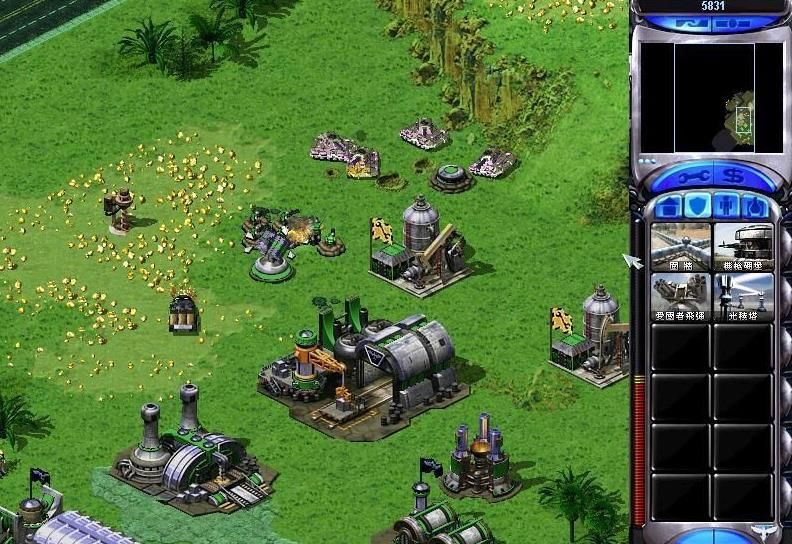Image resolution: width=792 pixels, height=544 pixels.
Task: Activate the wrench repair button
Action: pyautogui.click(x=689, y=178)
